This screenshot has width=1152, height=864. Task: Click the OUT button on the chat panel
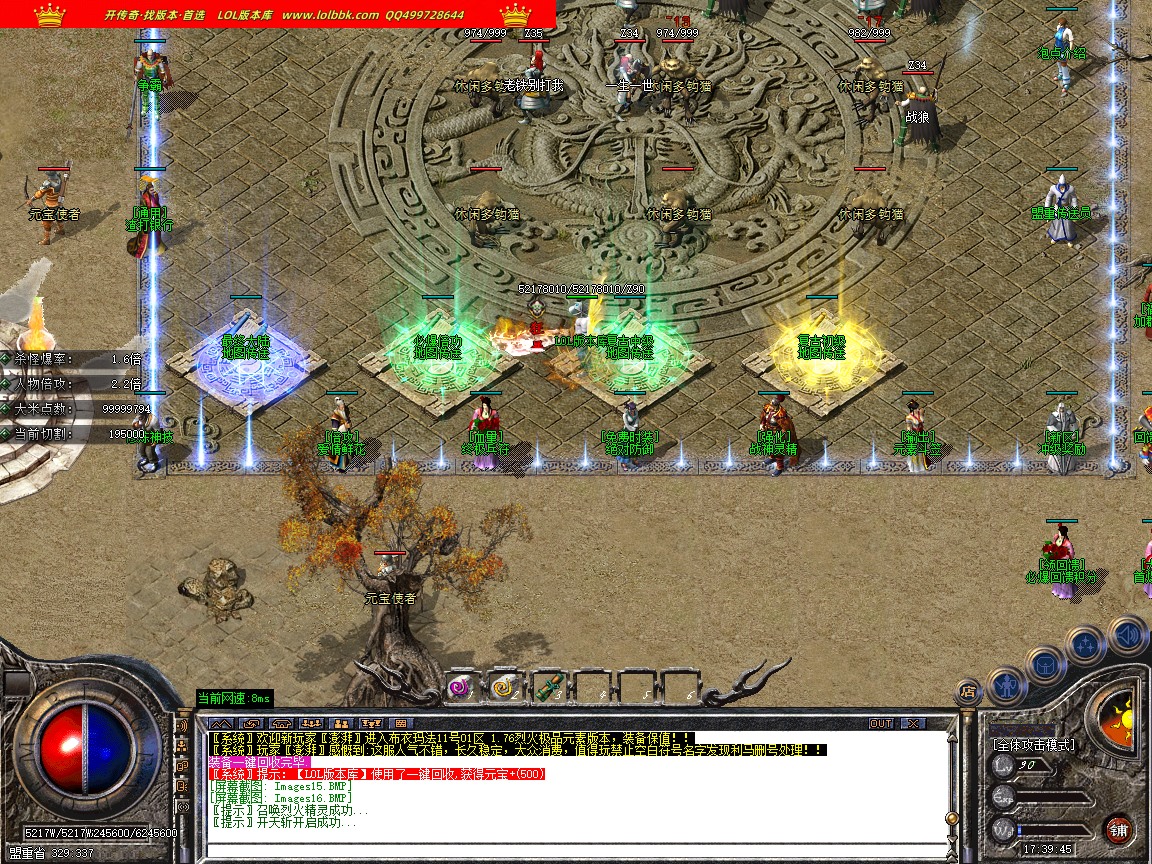tap(880, 723)
